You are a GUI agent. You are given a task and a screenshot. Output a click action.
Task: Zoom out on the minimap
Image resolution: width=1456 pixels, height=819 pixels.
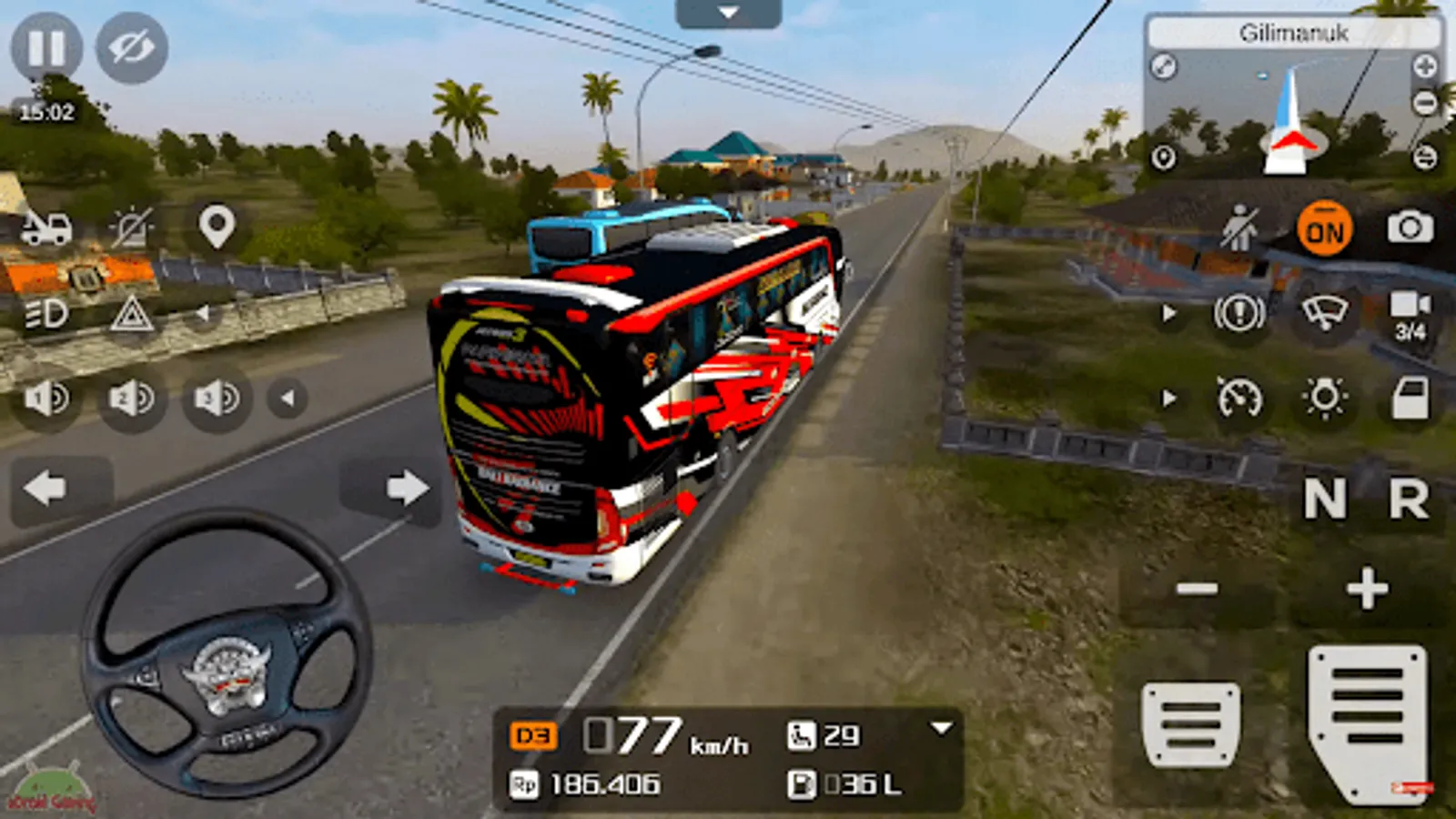[x=1425, y=104]
